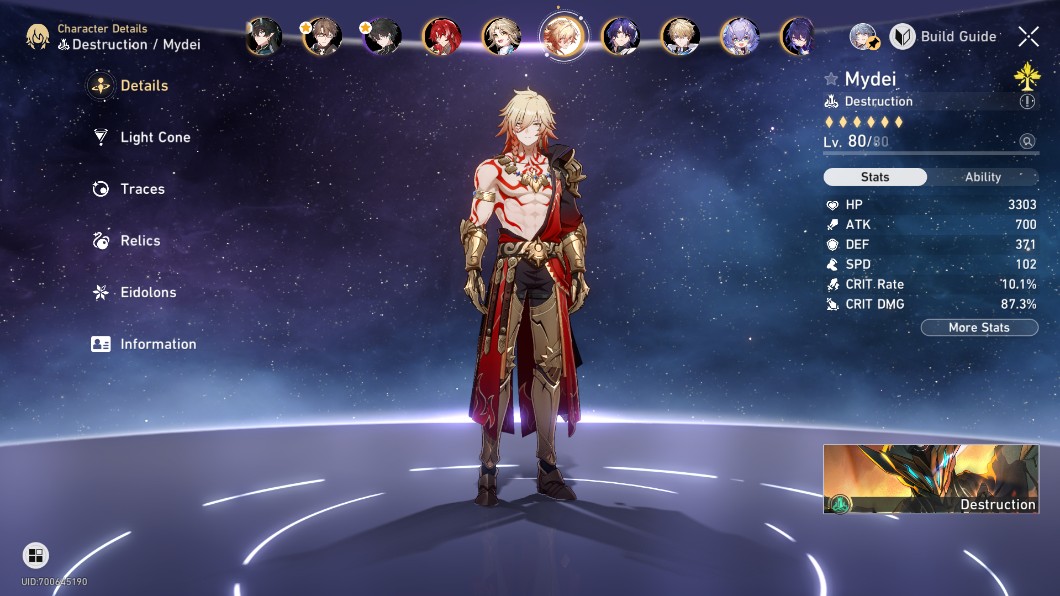Close the Character Details screen
The height and width of the screenshot is (596, 1060).
pos(1028,37)
